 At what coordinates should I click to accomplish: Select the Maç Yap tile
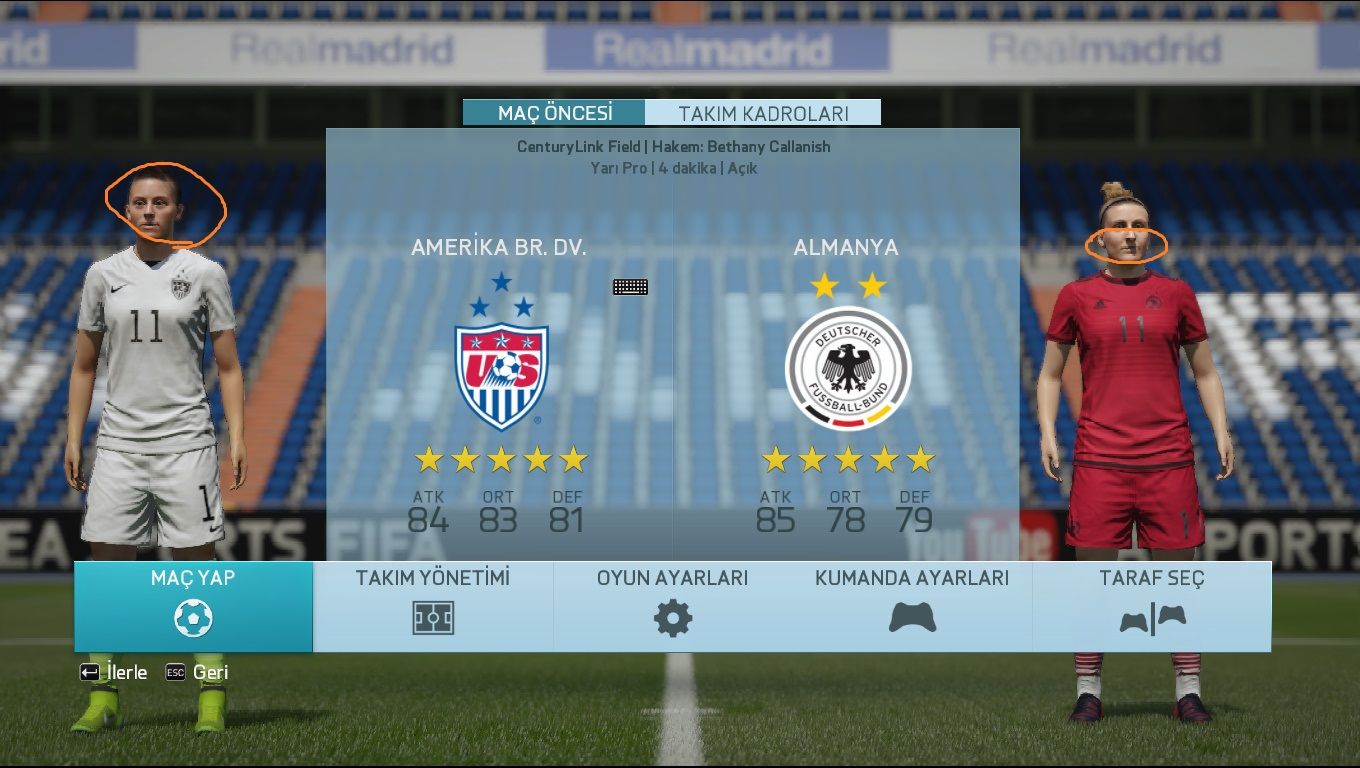click(193, 607)
